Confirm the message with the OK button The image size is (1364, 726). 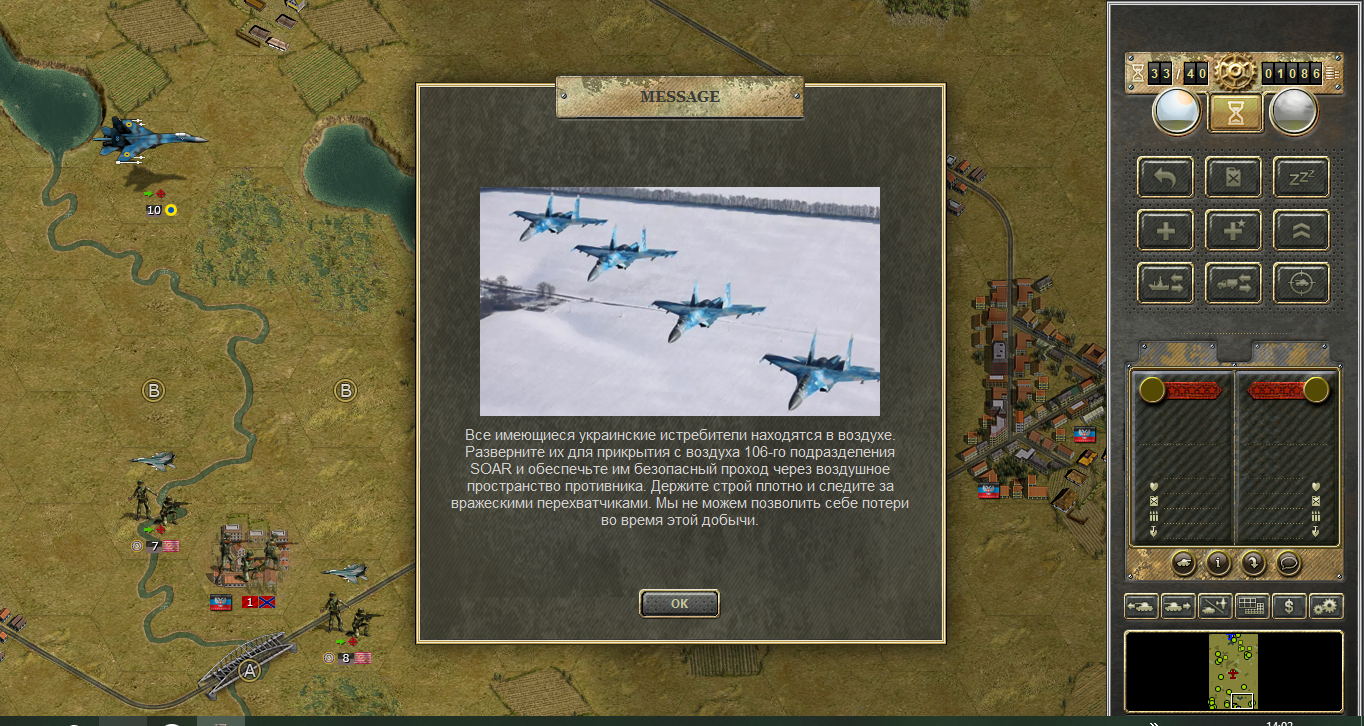click(679, 603)
